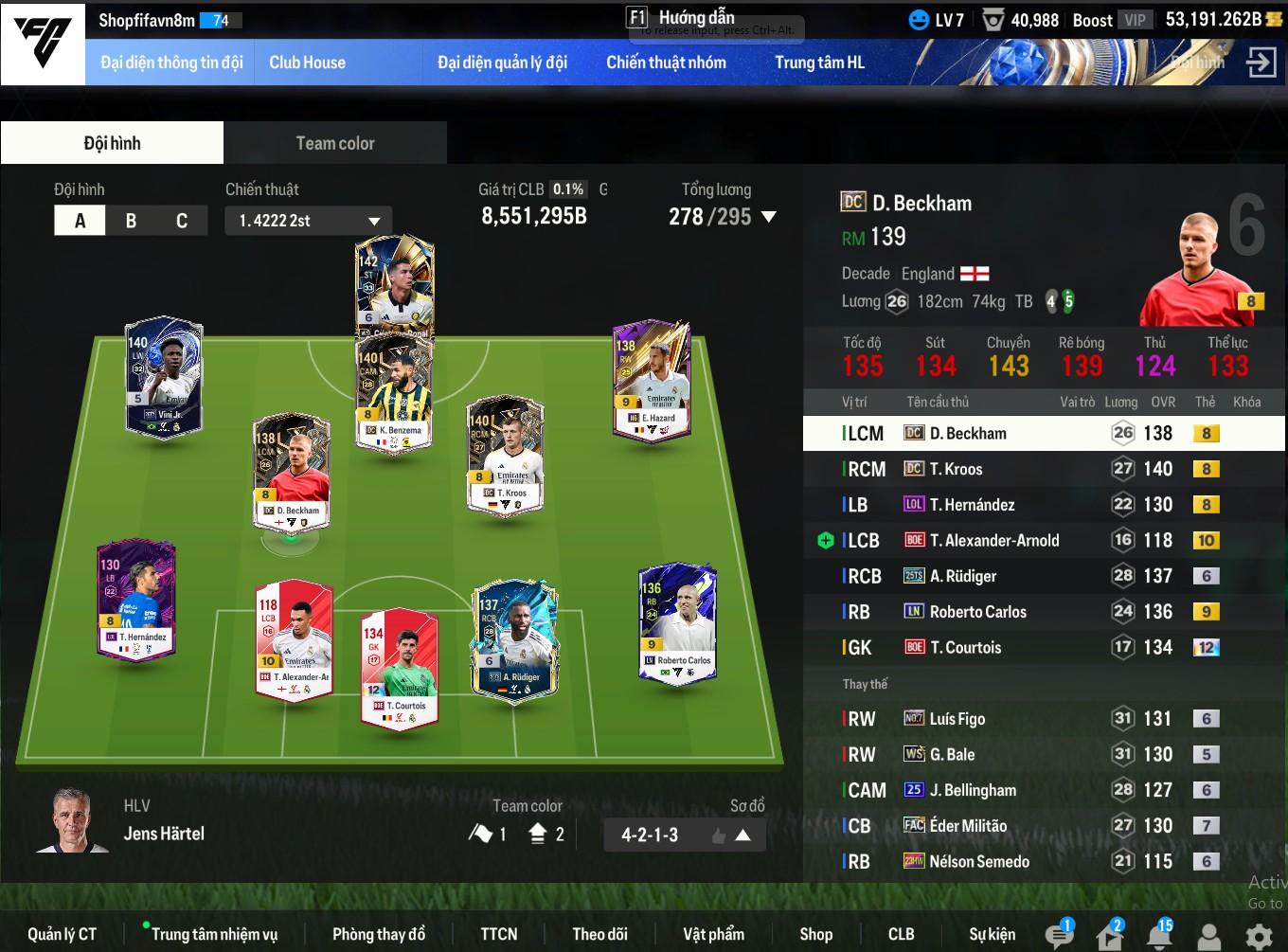Go to Trung tâm HL
The width and height of the screenshot is (1288, 952).
[x=819, y=63]
